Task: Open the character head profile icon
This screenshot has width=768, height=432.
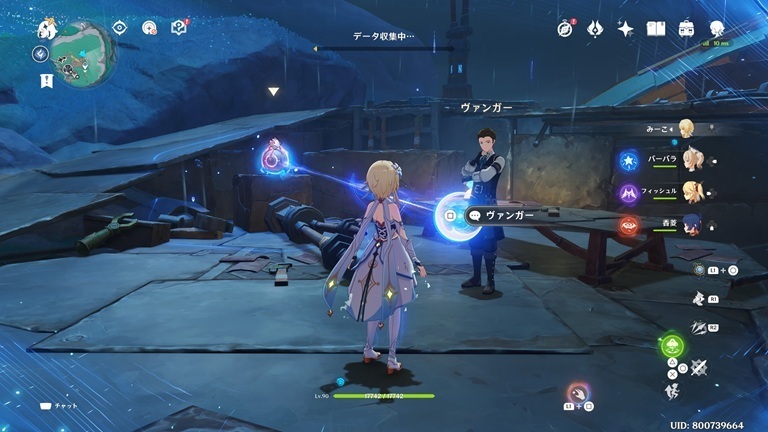Action: 718,29
